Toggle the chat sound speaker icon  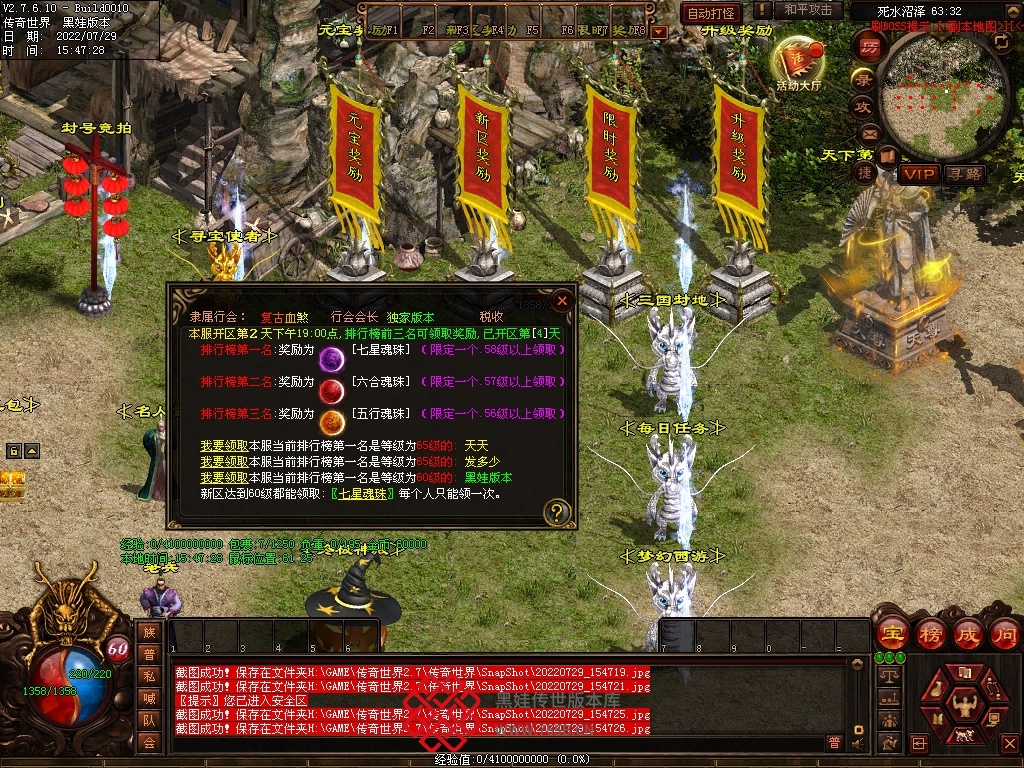pyautogui.click(x=857, y=742)
